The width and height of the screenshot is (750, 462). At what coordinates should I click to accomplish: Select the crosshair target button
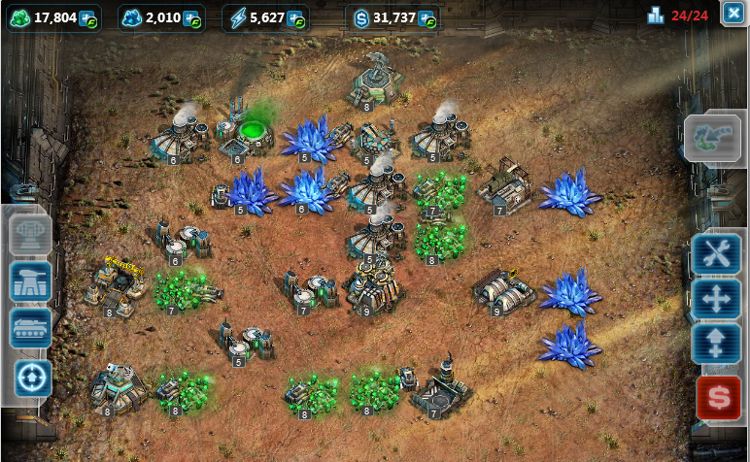pyautogui.click(x=30, y=376)
